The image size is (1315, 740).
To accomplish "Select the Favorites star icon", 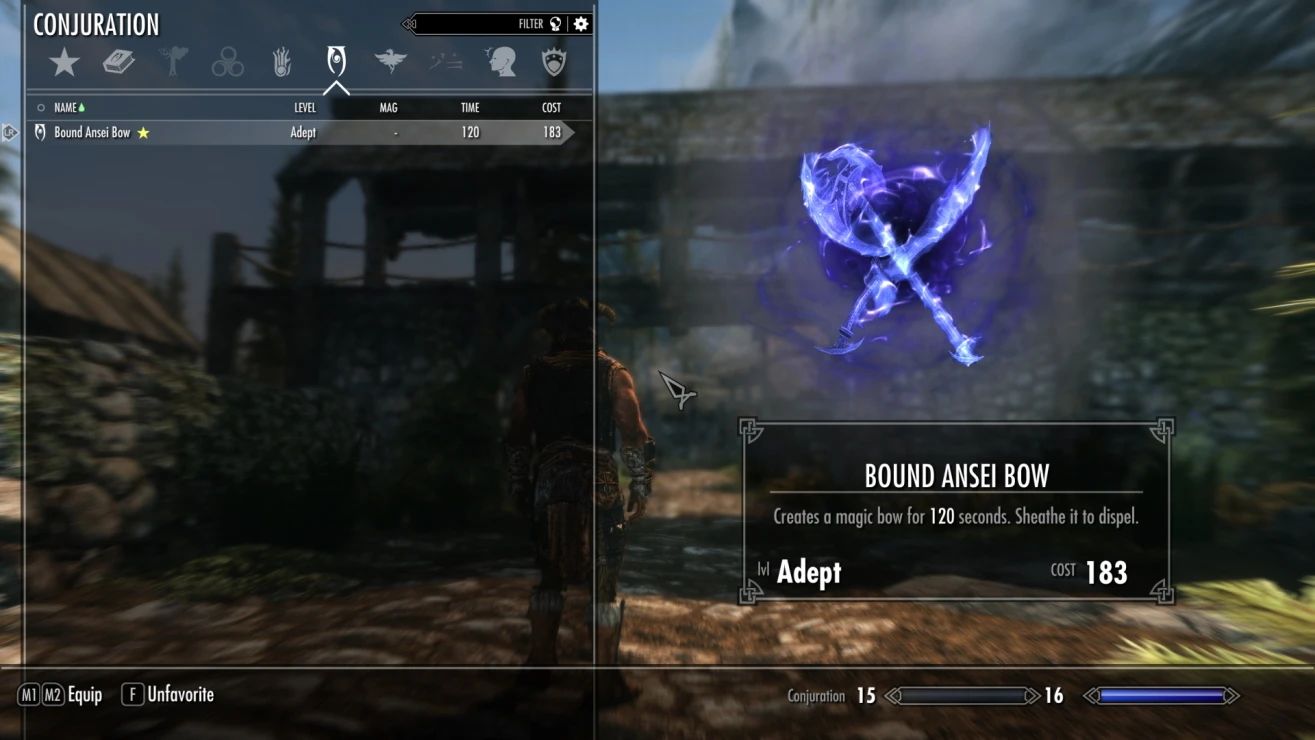I will click(x=64, y=60).
